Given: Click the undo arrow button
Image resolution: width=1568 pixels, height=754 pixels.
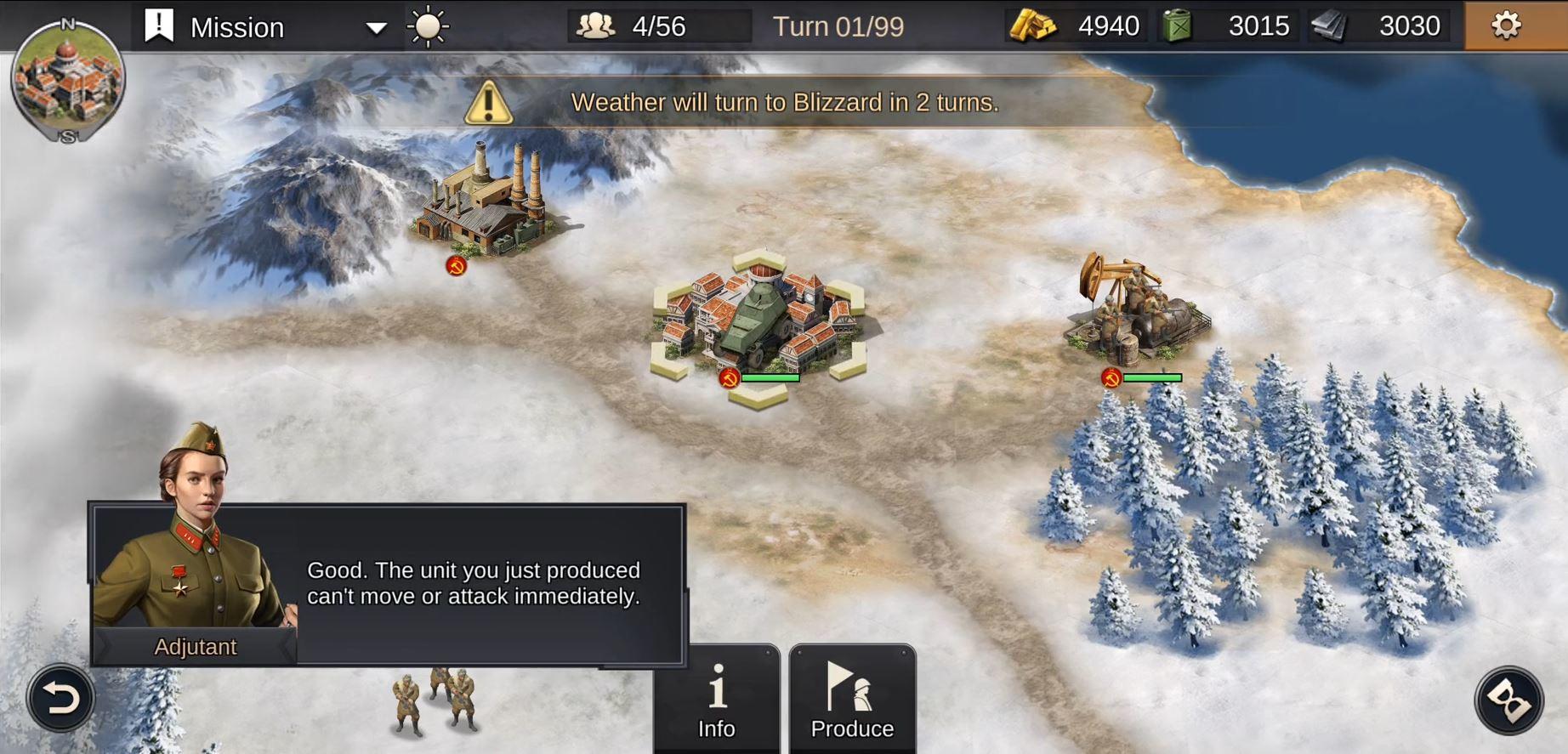Looking at the screenshot, I should point(60,699).
